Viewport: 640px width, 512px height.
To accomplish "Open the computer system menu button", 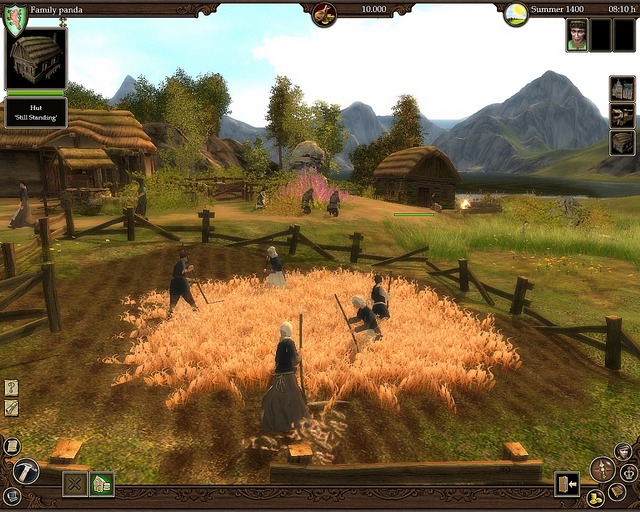I will [12, 495].
